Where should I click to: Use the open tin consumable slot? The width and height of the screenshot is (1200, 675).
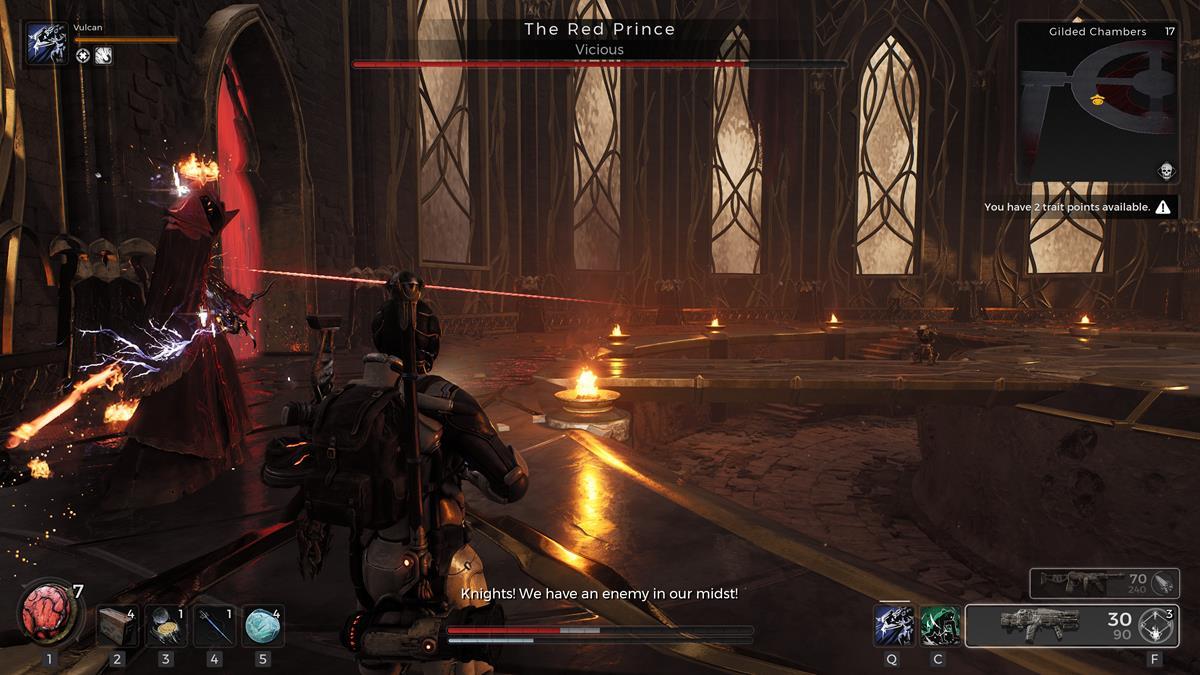pos(166,625)
